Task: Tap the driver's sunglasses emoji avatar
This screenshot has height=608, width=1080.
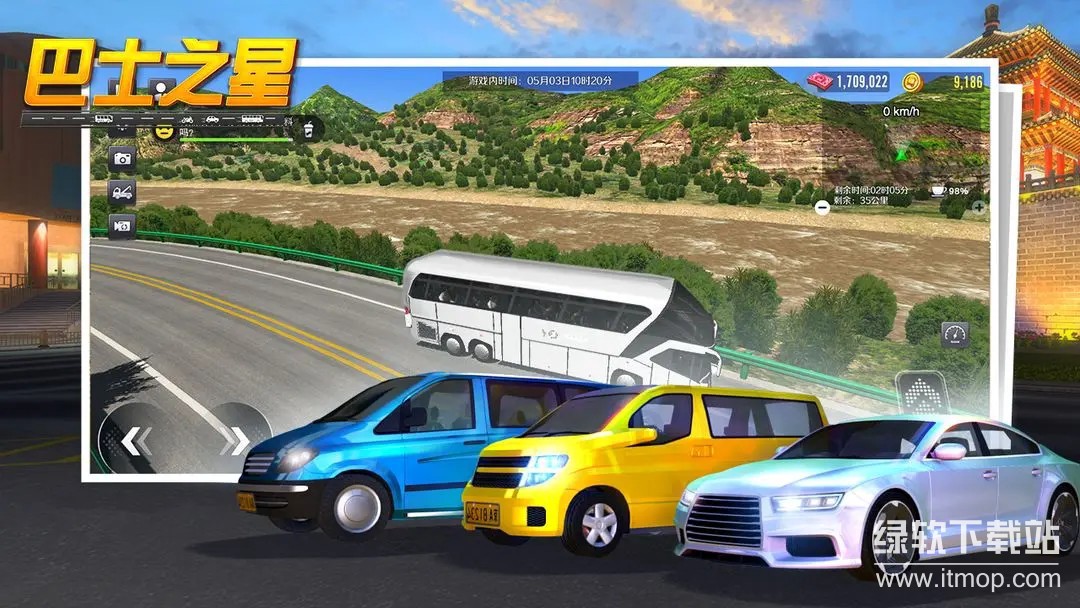Action: 164,130
